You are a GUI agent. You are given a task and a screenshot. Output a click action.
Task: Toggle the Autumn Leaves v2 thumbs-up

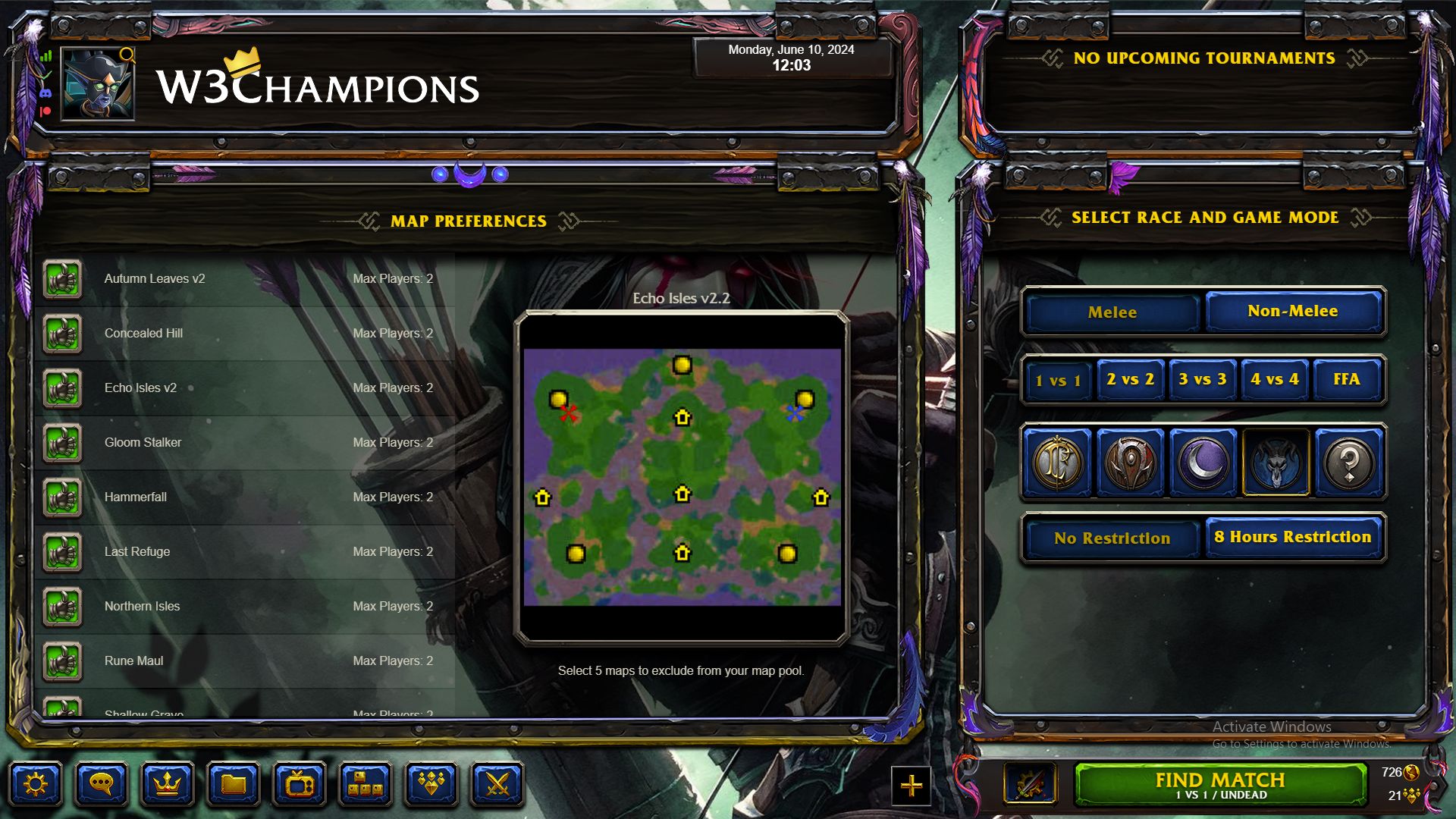click(63, 279)
